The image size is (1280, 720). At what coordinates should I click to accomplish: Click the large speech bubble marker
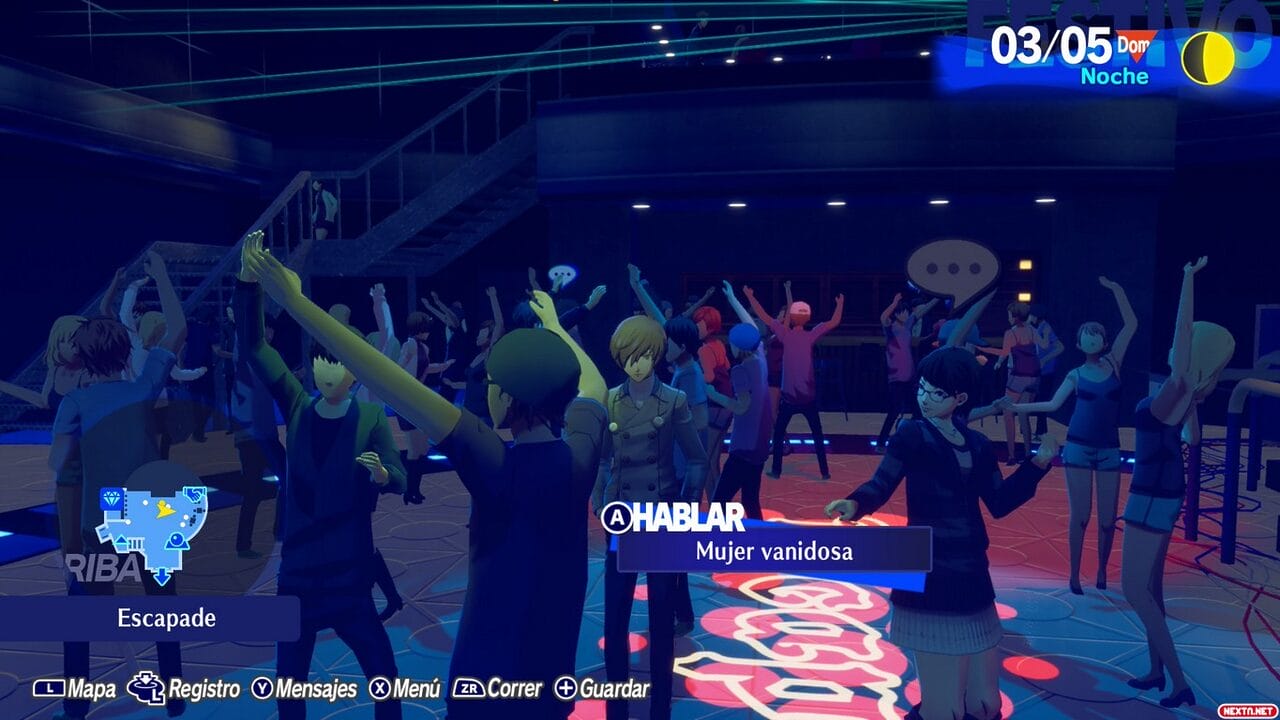(951, 270)
